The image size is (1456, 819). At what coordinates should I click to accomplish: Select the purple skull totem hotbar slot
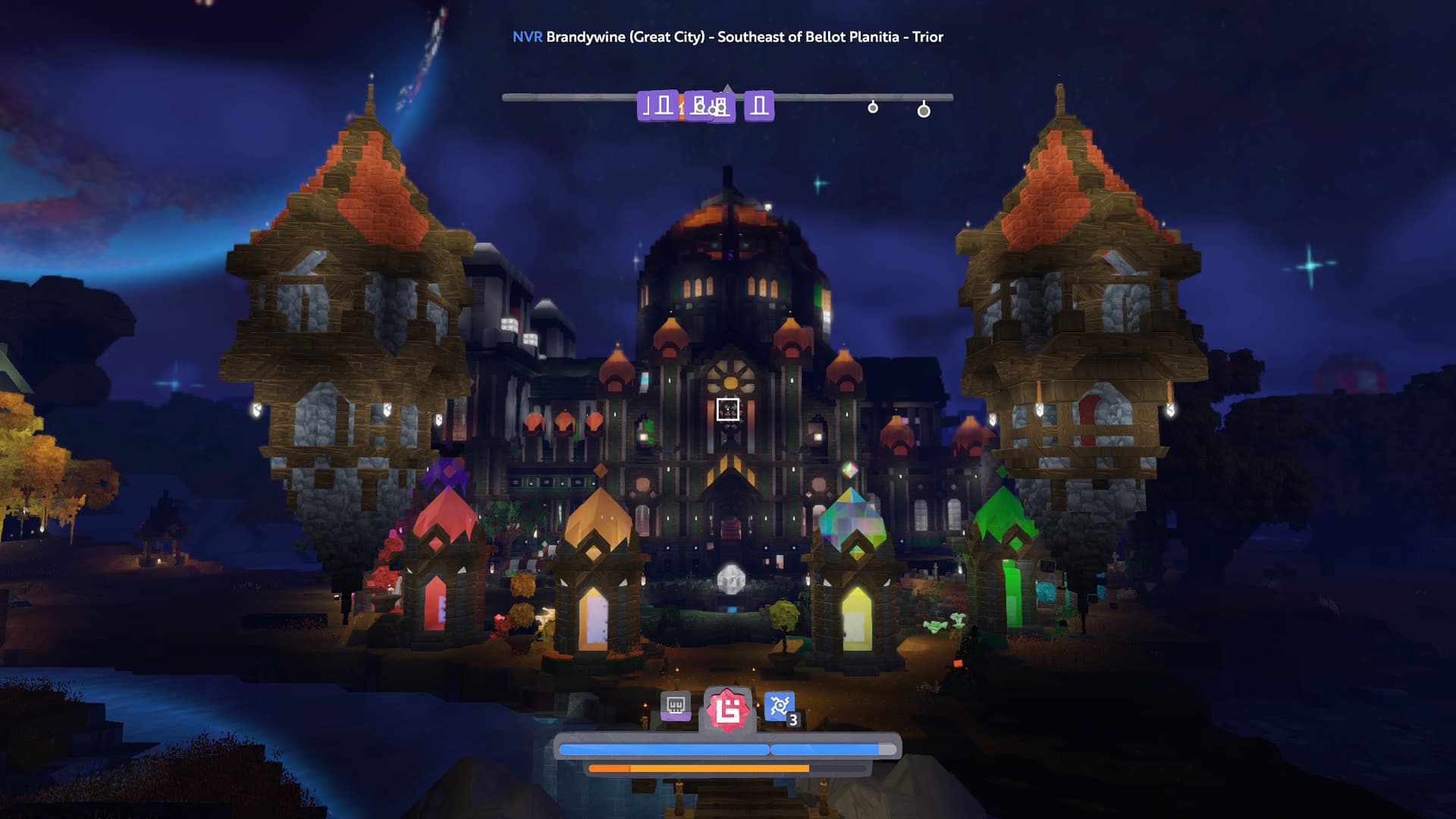click(x=675, y=707)
